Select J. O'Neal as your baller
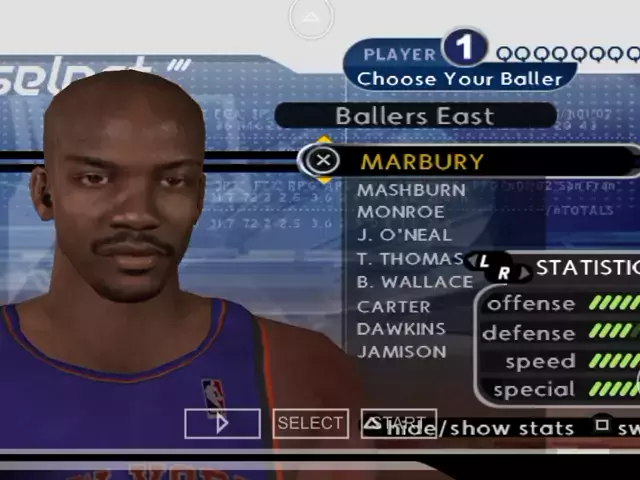This screenshot has height=480, width=640. 404,235
